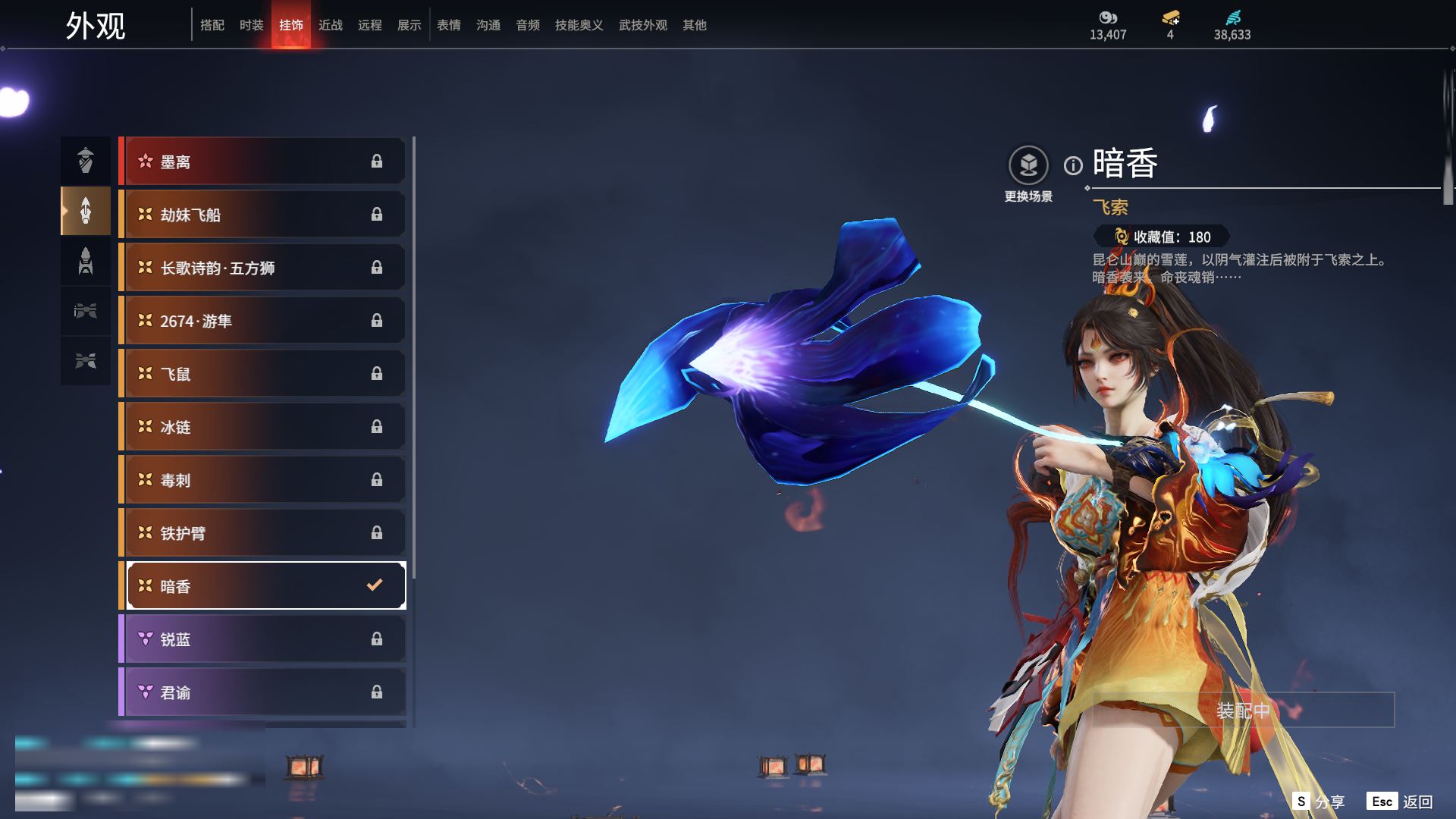
Task: Open the 时装 tab
Action: [252, 25]
